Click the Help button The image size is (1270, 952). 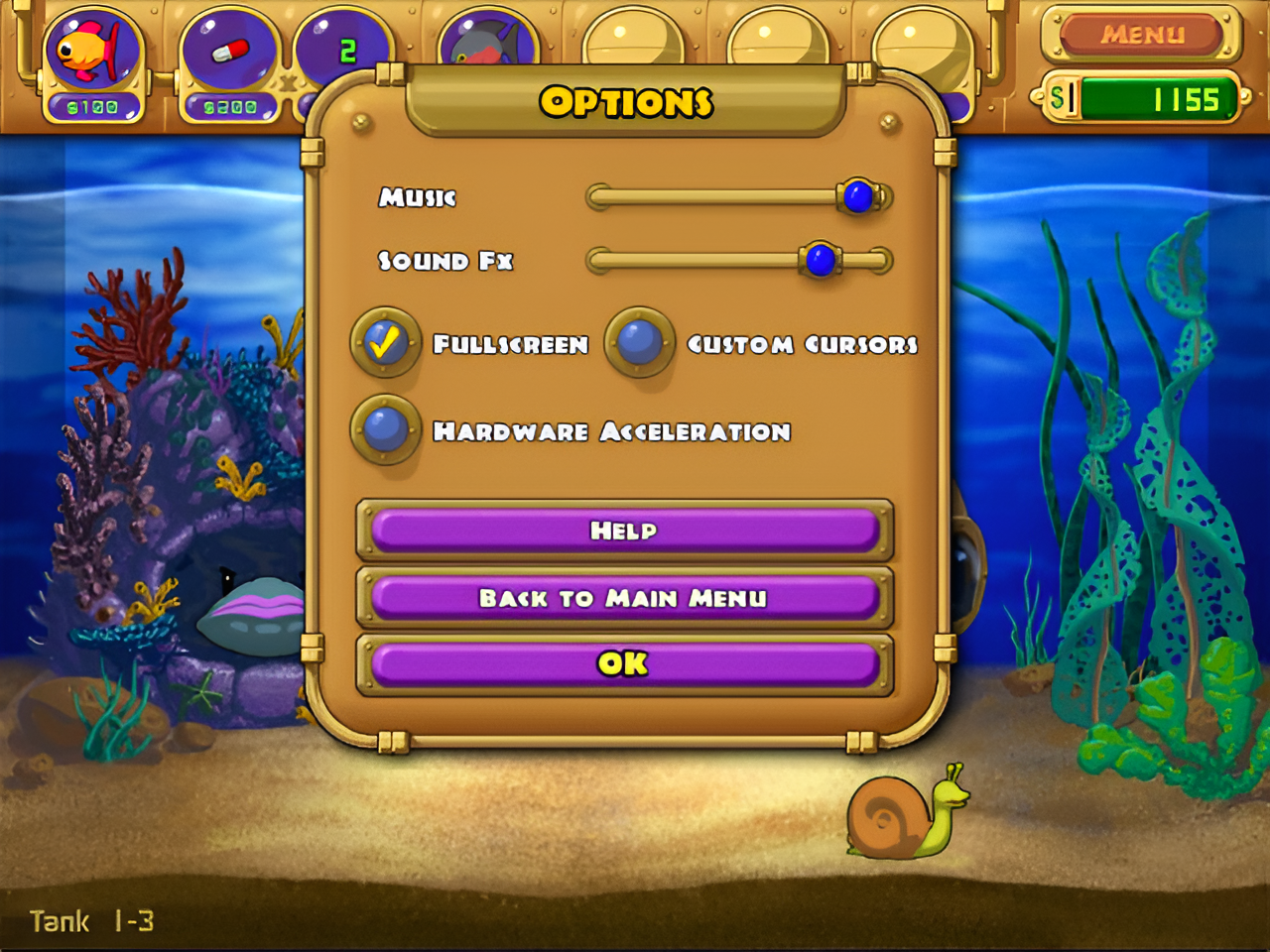[x=624, y=531]
